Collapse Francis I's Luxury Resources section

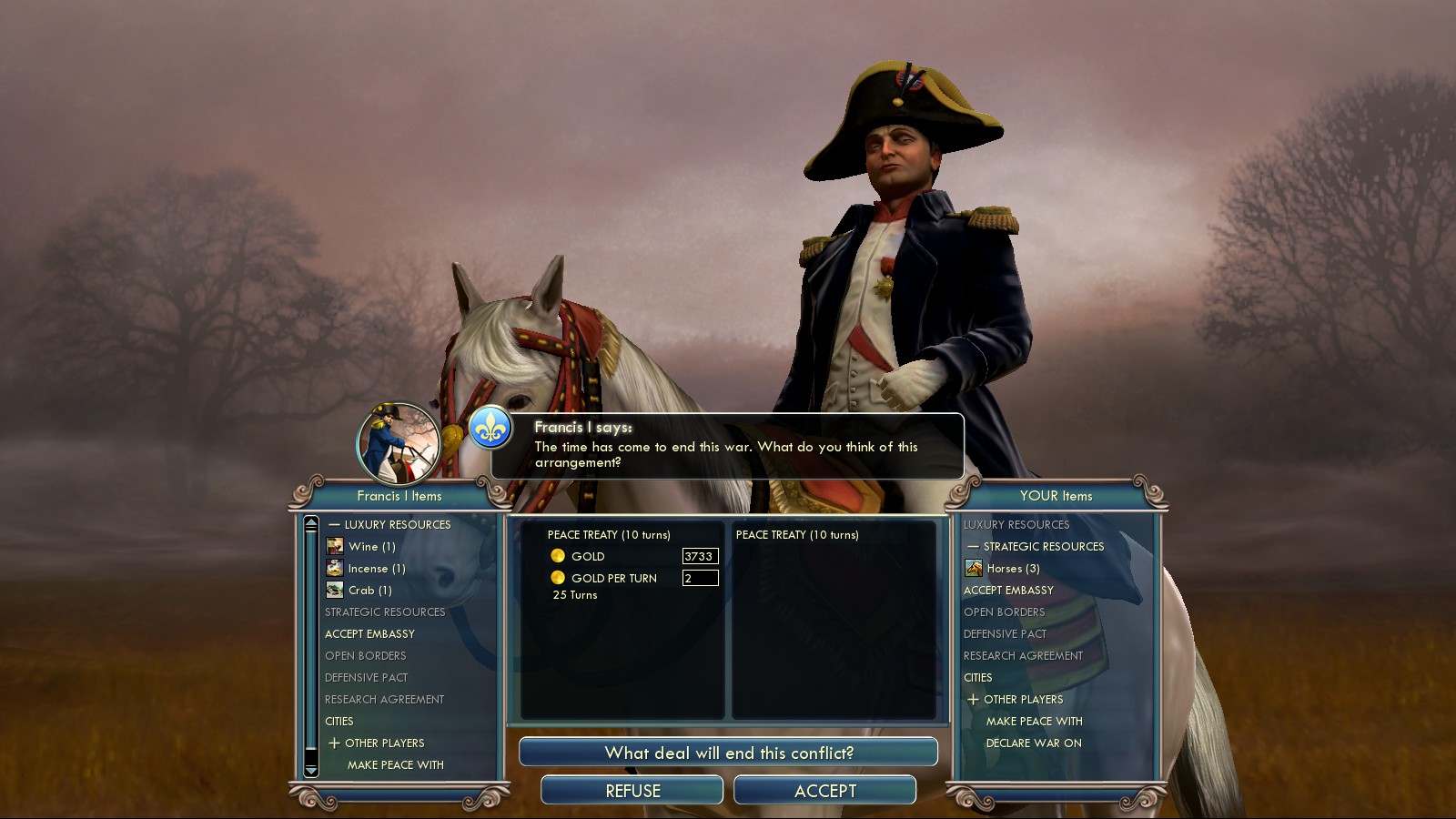pyautogui.click(x=334, y=525)
